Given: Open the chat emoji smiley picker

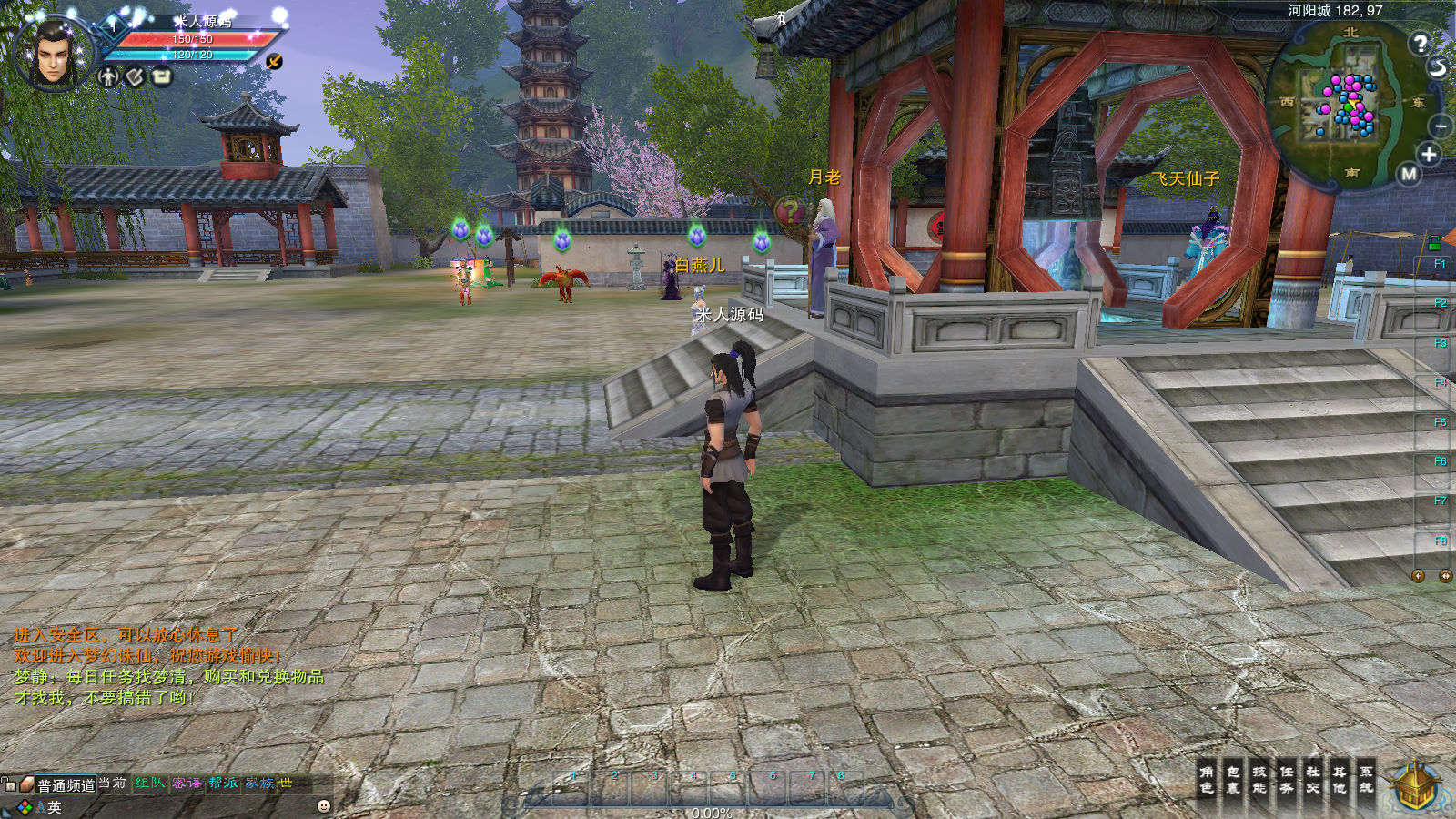Looking at the screenshot, I should pyautogui.click(x=323, y=806).
